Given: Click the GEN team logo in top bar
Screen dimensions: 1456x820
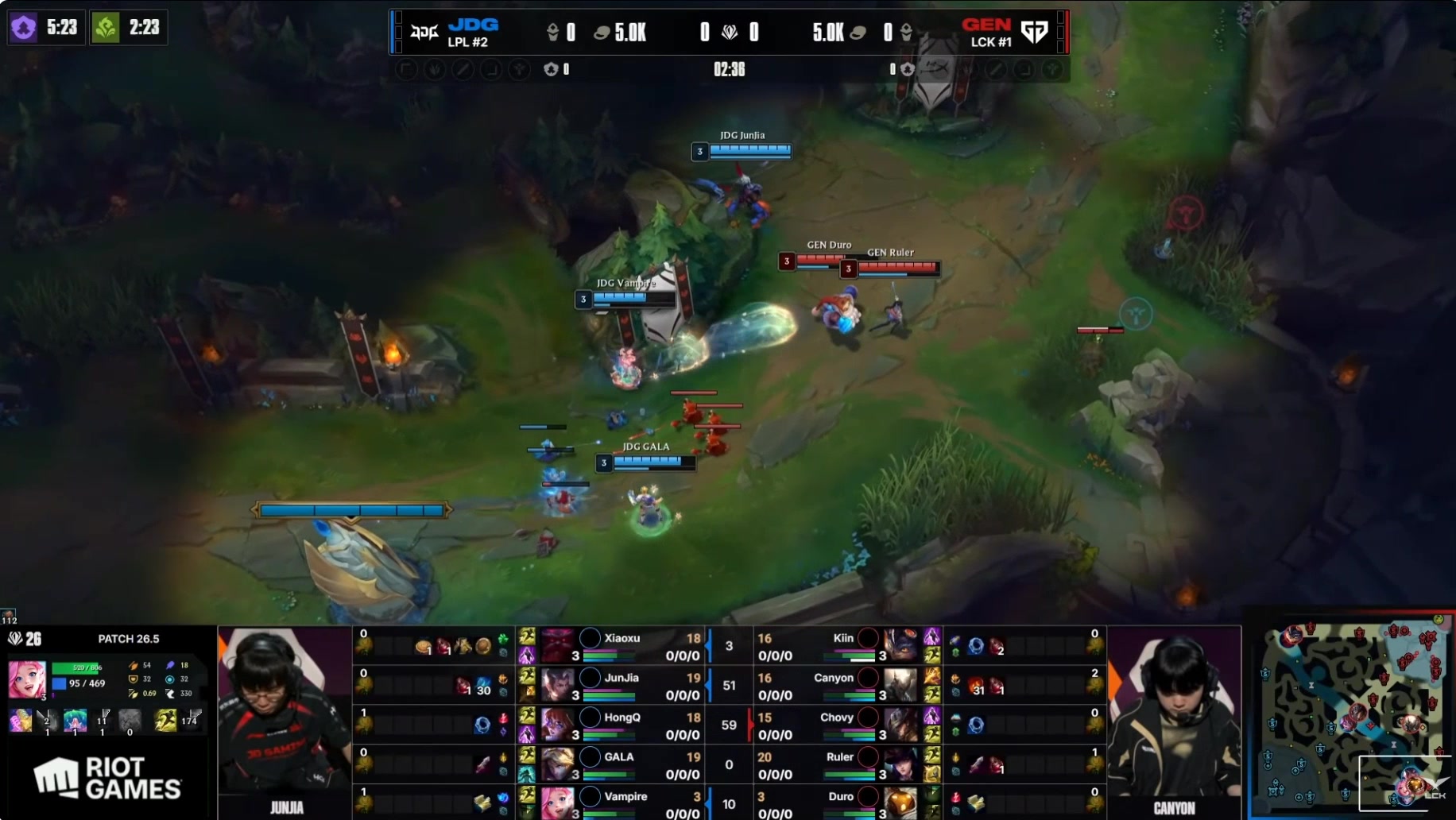Looking at the screenshot, I should point(1034,32).
